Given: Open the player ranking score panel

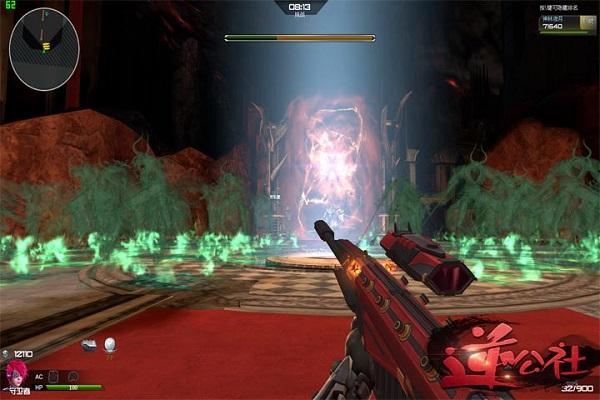Looking at the screenshot, I should [567, 24].
